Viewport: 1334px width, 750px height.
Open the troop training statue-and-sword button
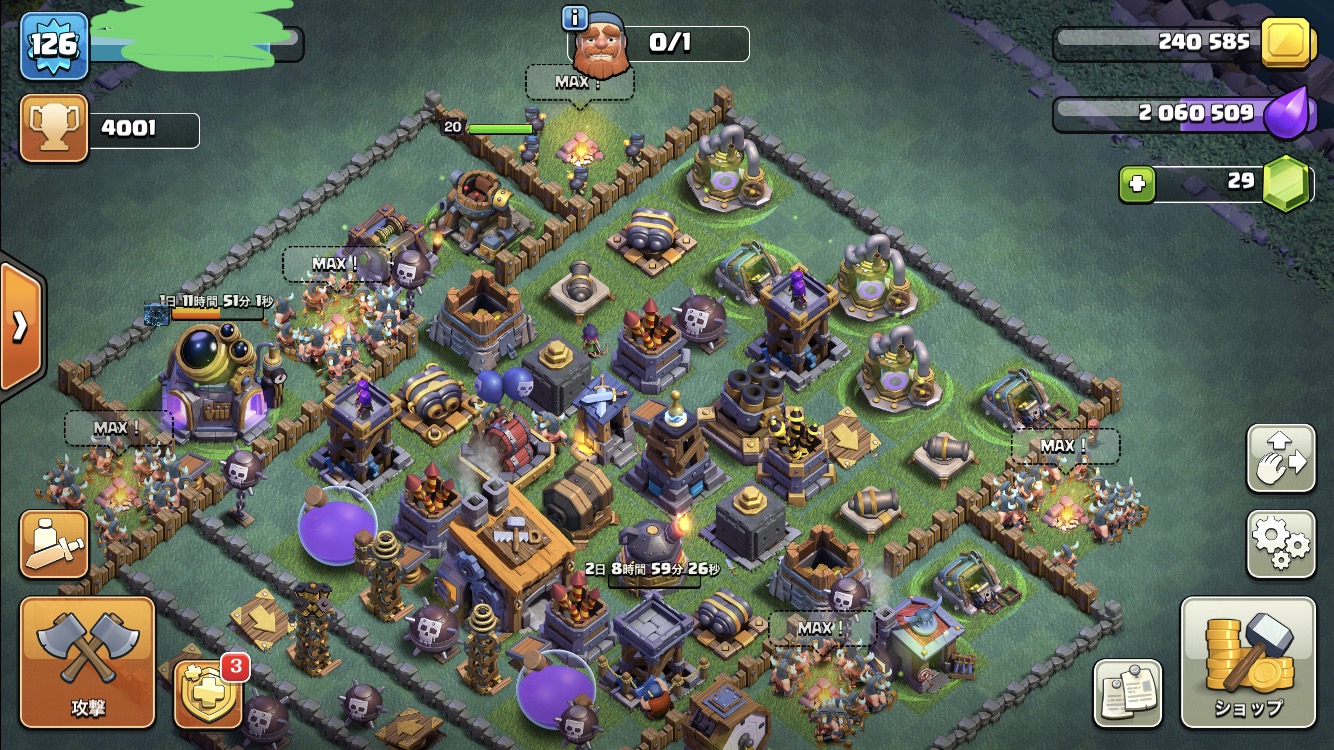click(54, 544)
